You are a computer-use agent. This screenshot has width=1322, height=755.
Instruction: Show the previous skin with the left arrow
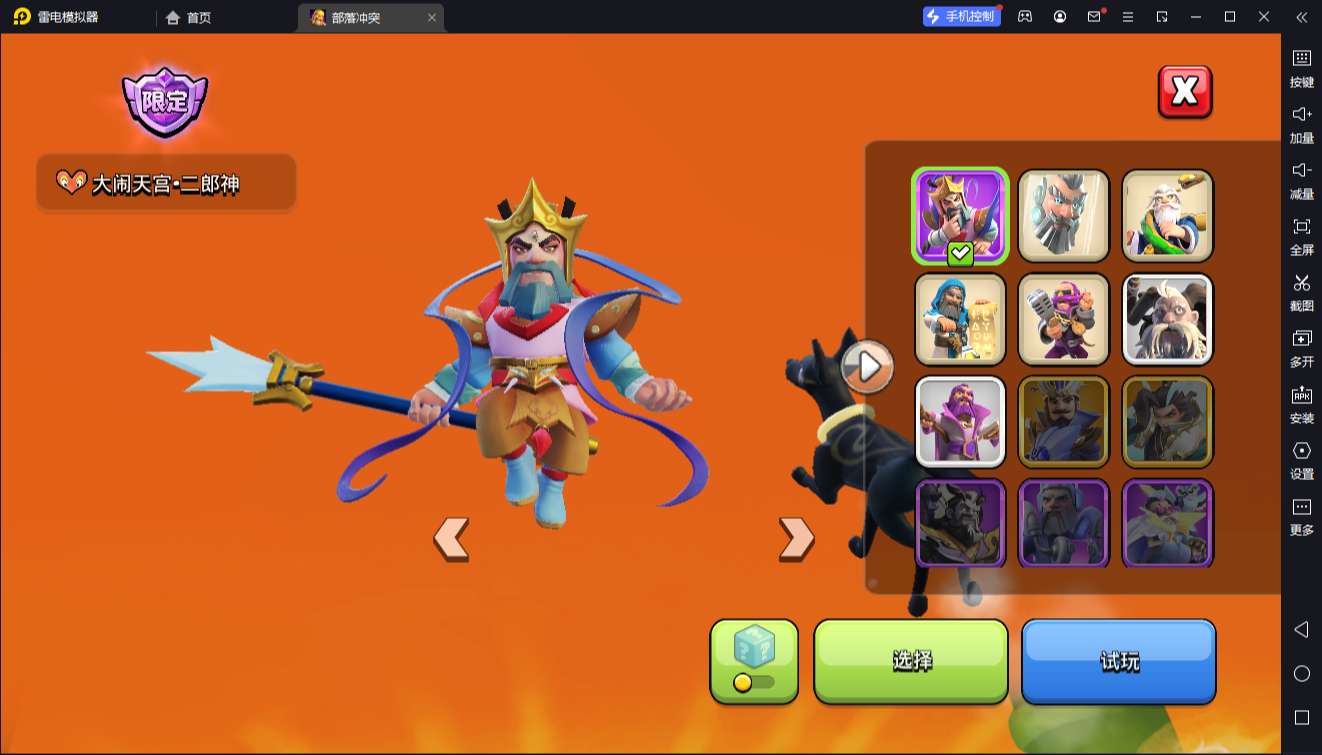(x=451, y=539)
